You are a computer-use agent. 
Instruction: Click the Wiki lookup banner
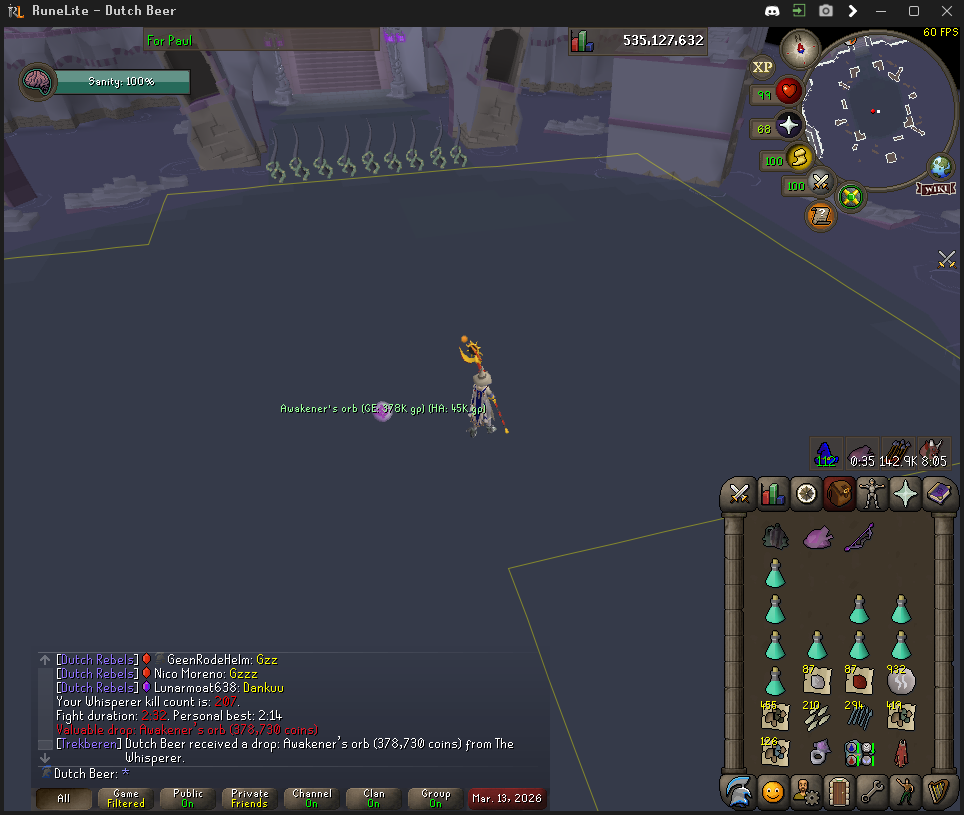[x=935, y=188]
